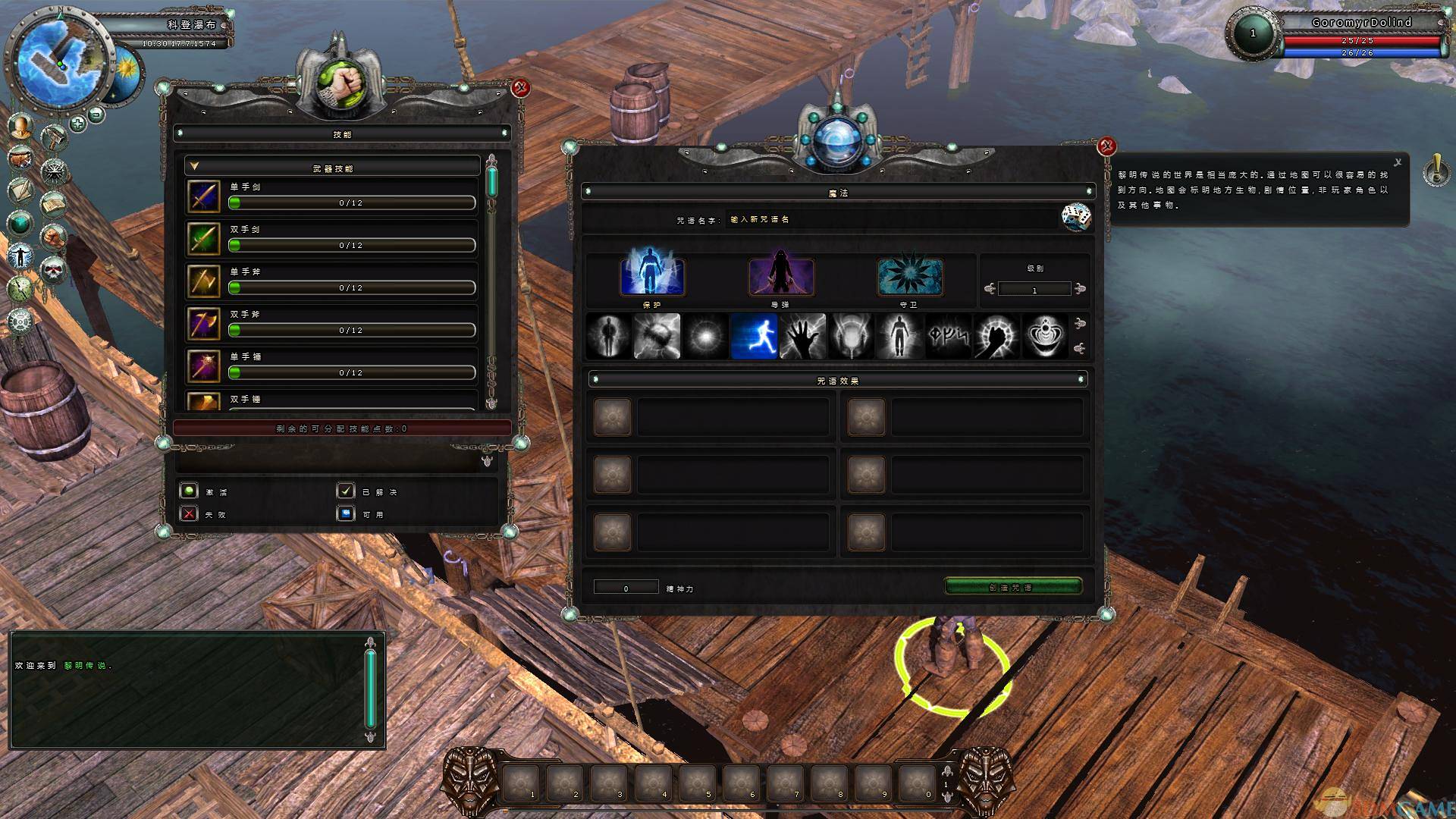Select the blue running figure effect
The height and width of the screenshot is (819, 1456).
(x=754, y=335)
